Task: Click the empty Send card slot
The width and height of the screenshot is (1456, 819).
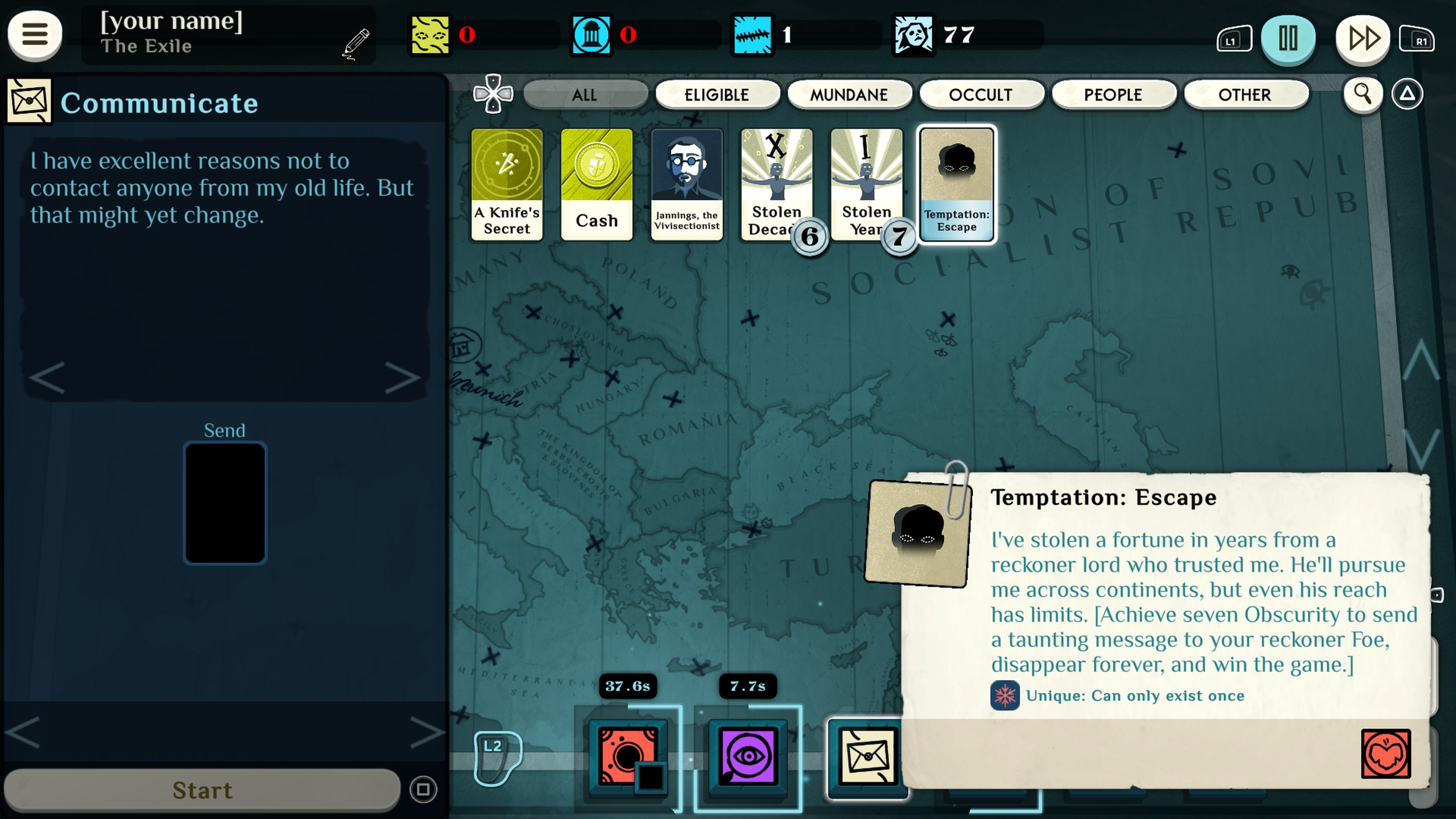Action: click(225, 503)
